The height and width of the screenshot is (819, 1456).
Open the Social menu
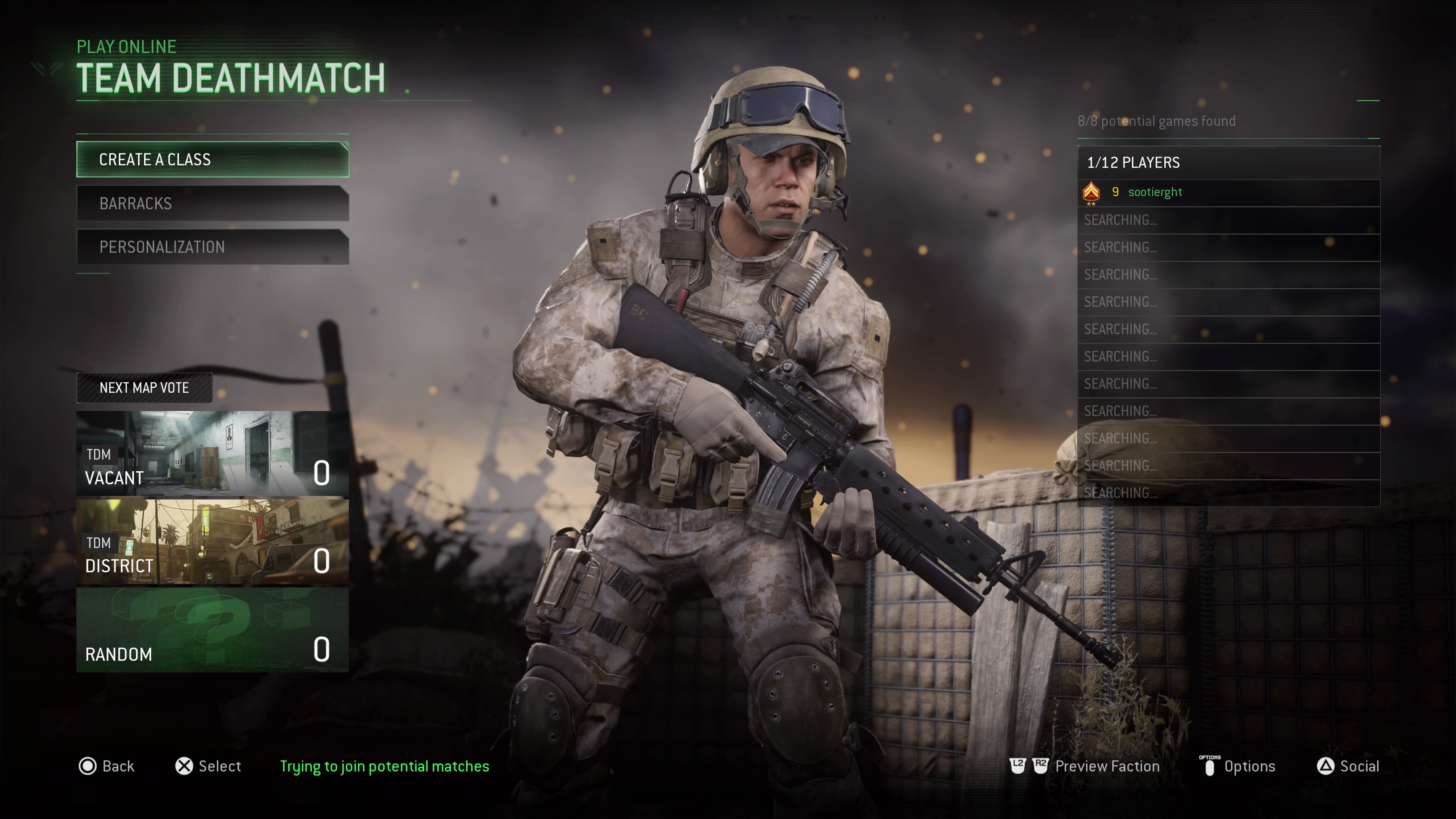coord(1348,766)
